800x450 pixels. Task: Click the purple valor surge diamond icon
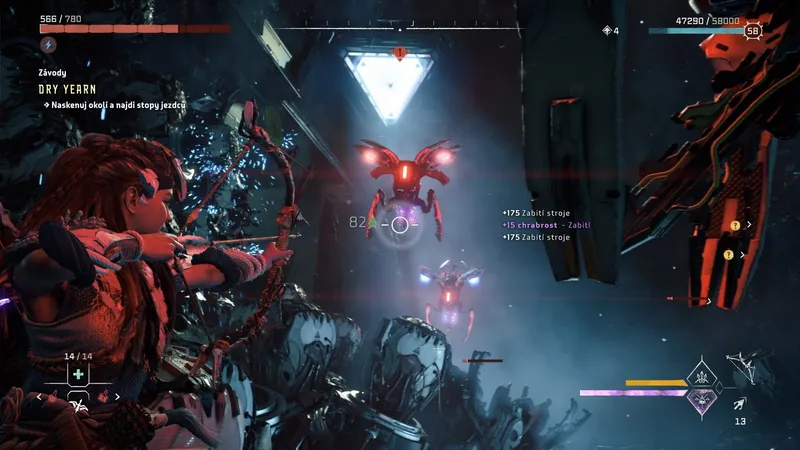pyautogui.click(x=701, y=399)
